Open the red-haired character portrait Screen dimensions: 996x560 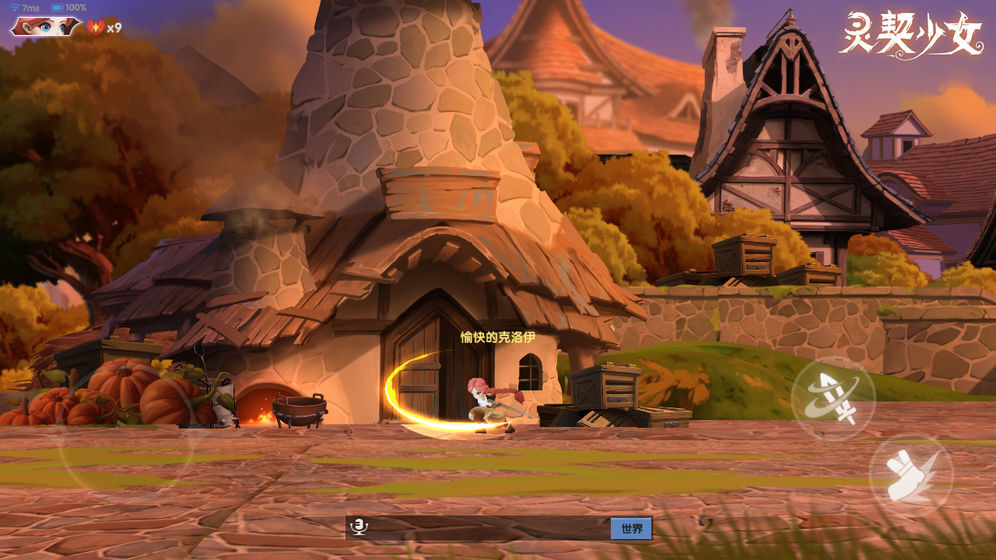click(45, 26)
